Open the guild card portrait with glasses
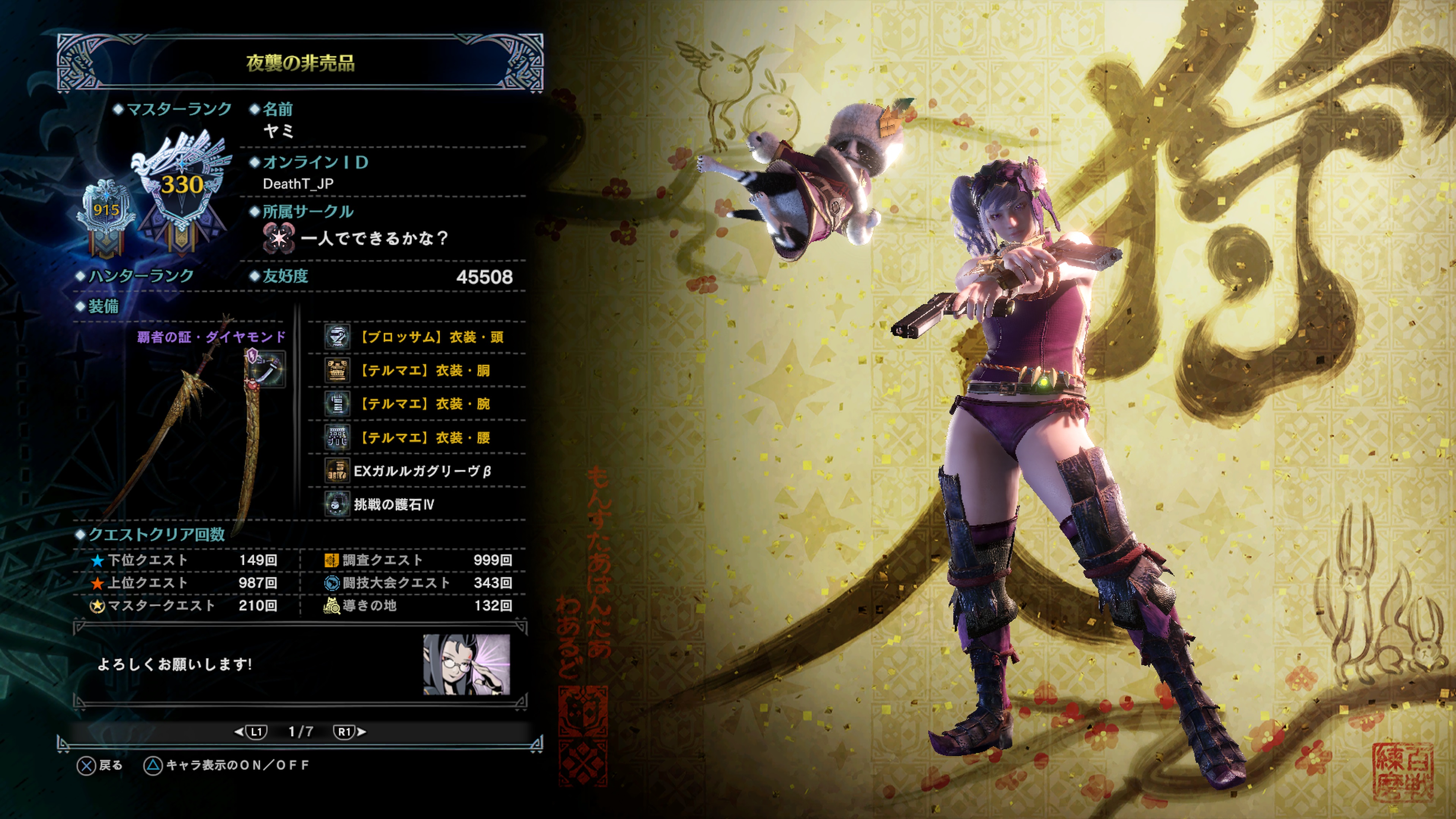This screenshot has height=819, width=1456. [x=467, y=664]
